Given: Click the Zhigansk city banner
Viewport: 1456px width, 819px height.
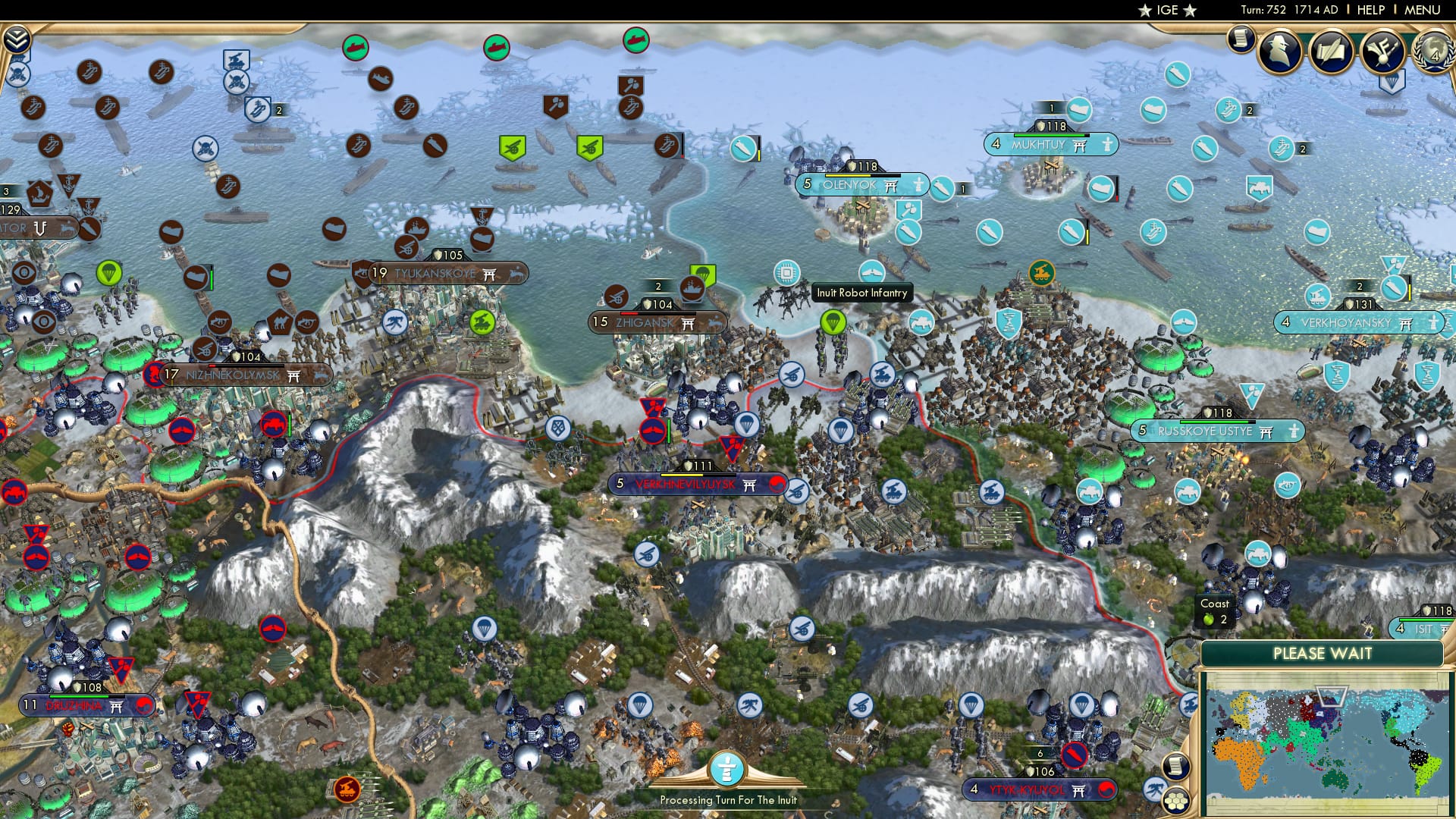Looking at the screenshot, I should [656, 322].
